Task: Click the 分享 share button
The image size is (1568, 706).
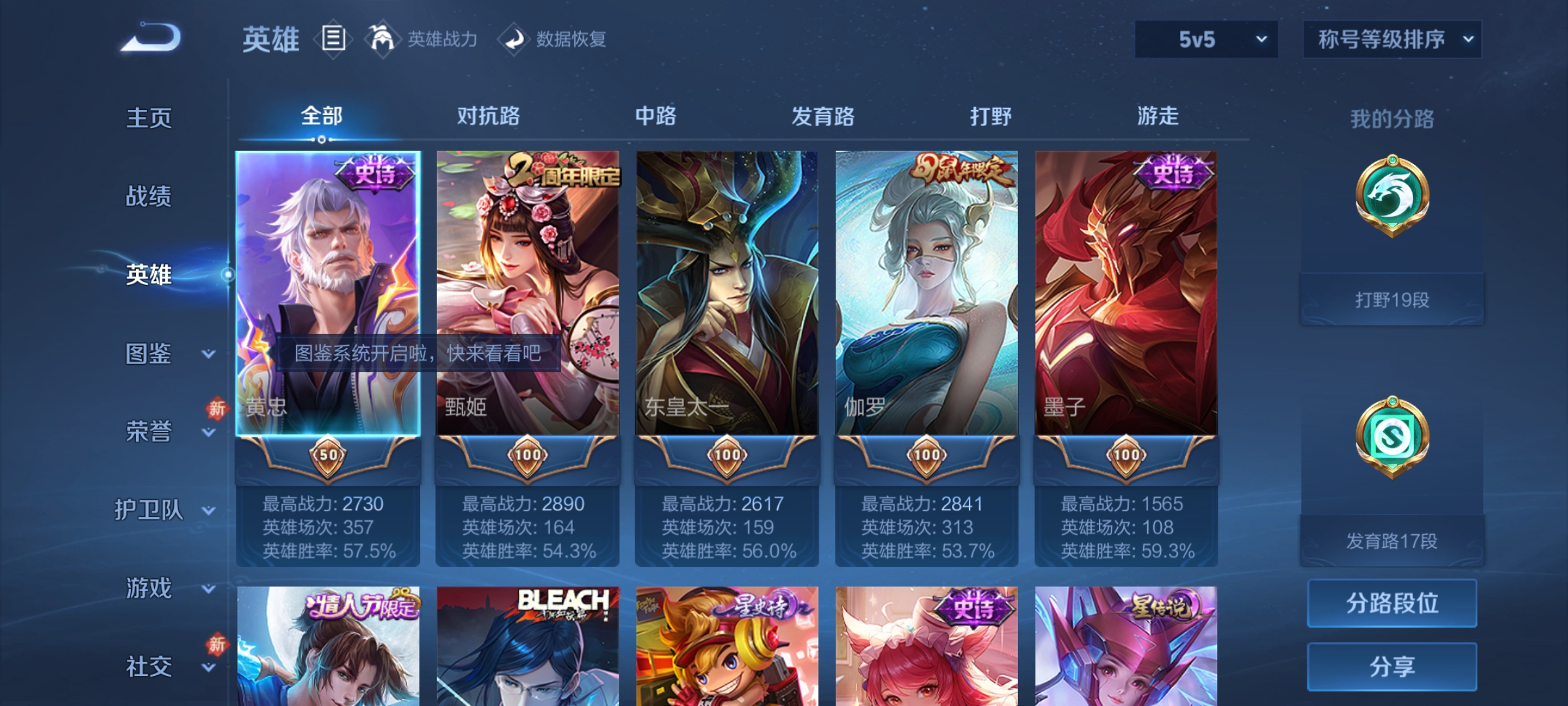Action: tap(1392, 667)
